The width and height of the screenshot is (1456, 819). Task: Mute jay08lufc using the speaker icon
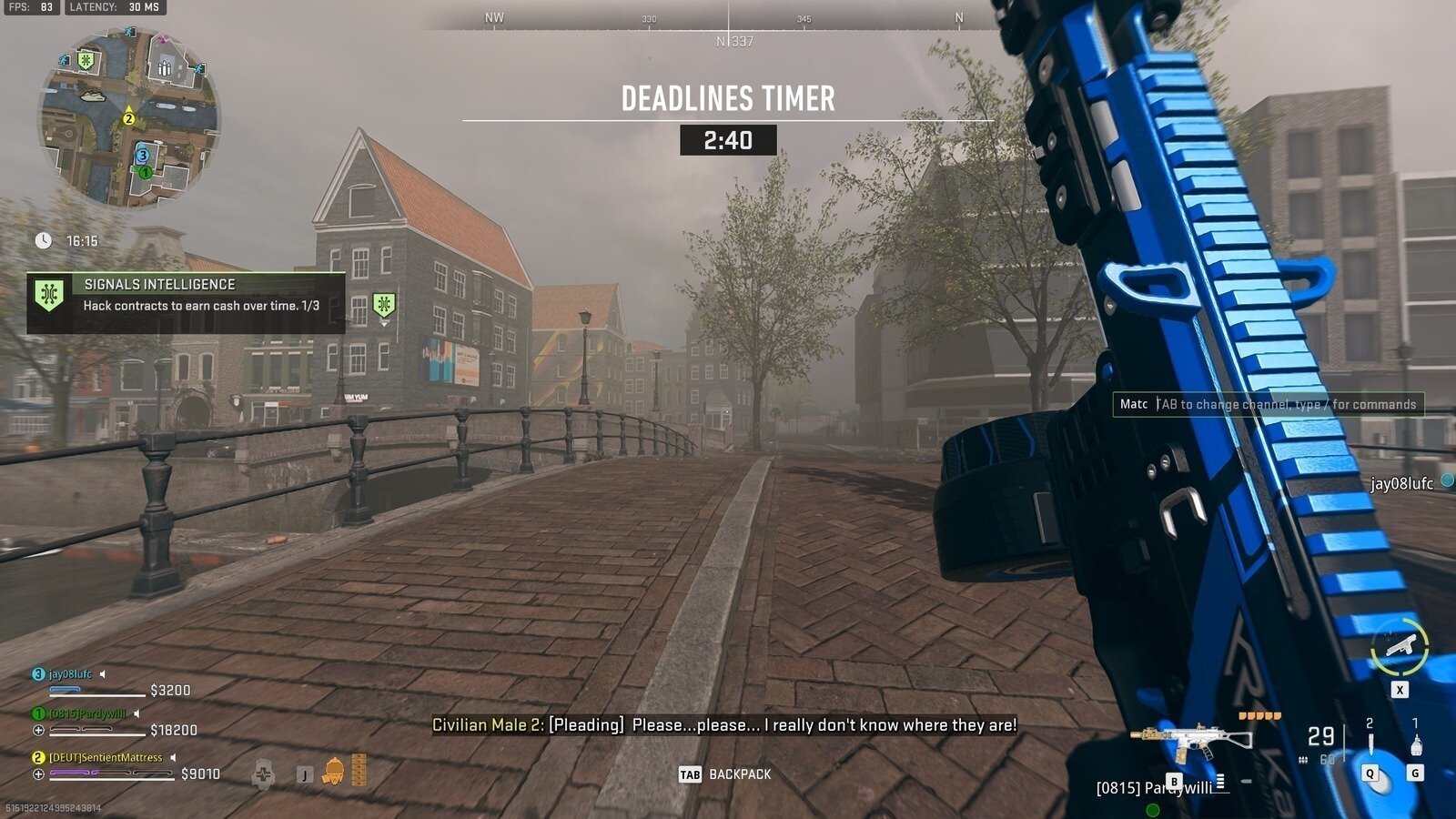pyautogui.click(x=102, y=673)
